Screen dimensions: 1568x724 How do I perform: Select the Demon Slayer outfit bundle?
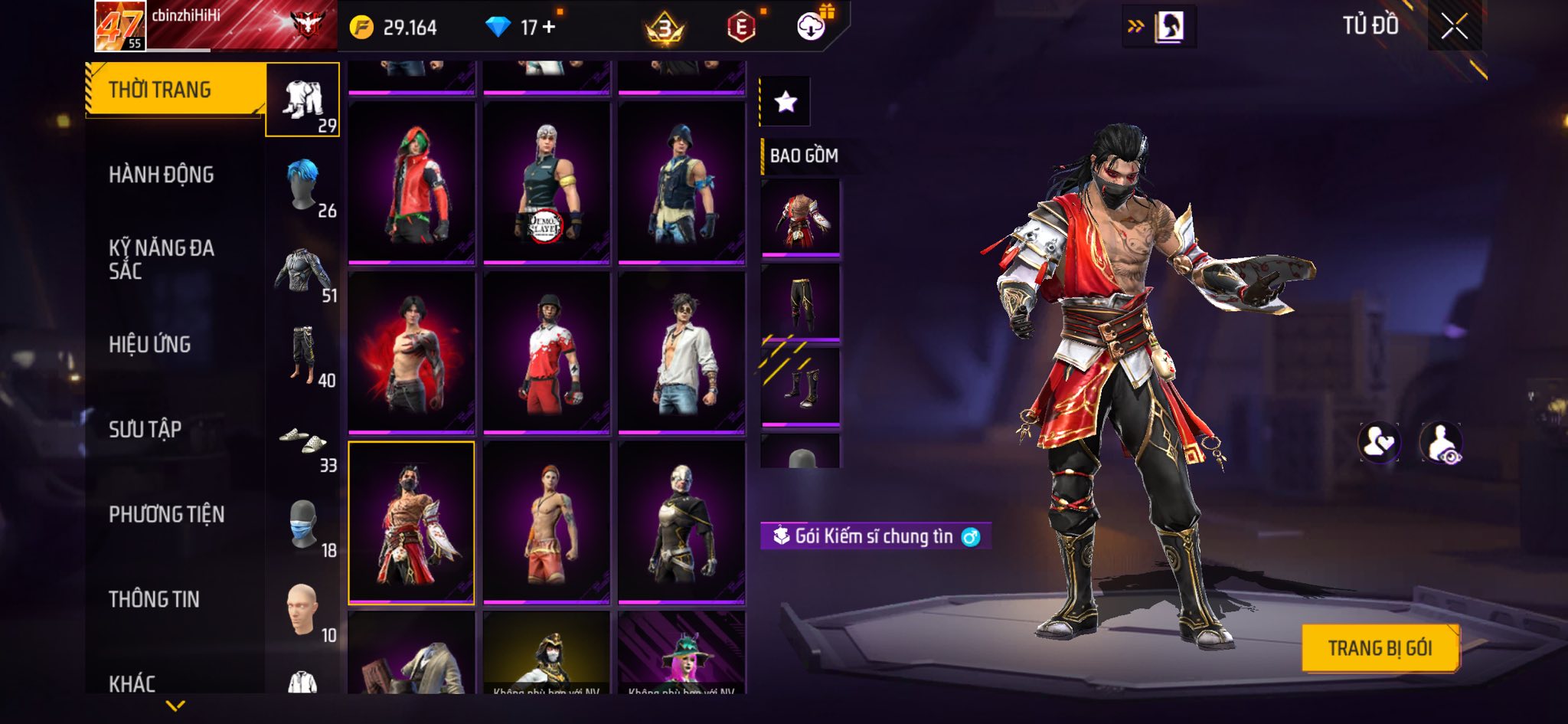546,184
